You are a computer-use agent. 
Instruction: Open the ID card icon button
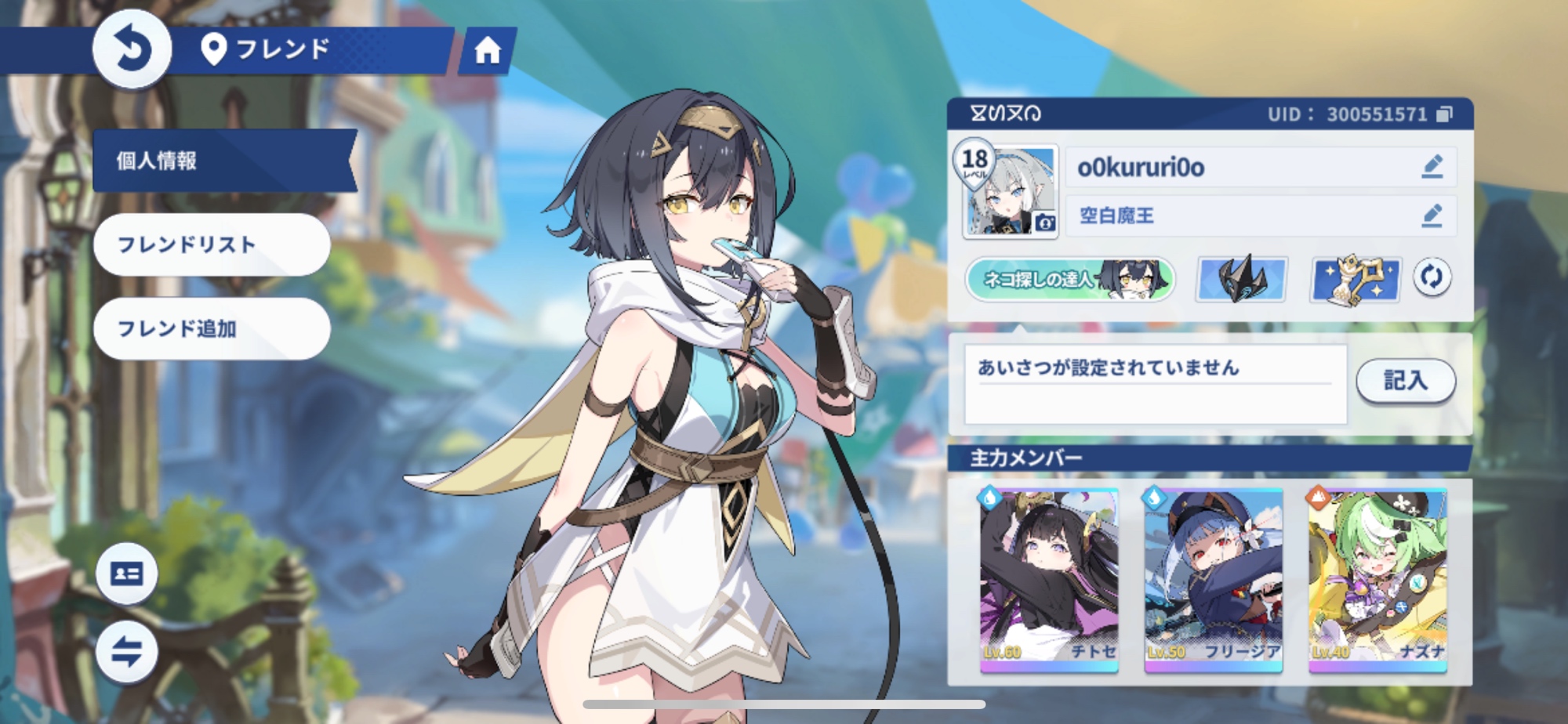[127, 574]
